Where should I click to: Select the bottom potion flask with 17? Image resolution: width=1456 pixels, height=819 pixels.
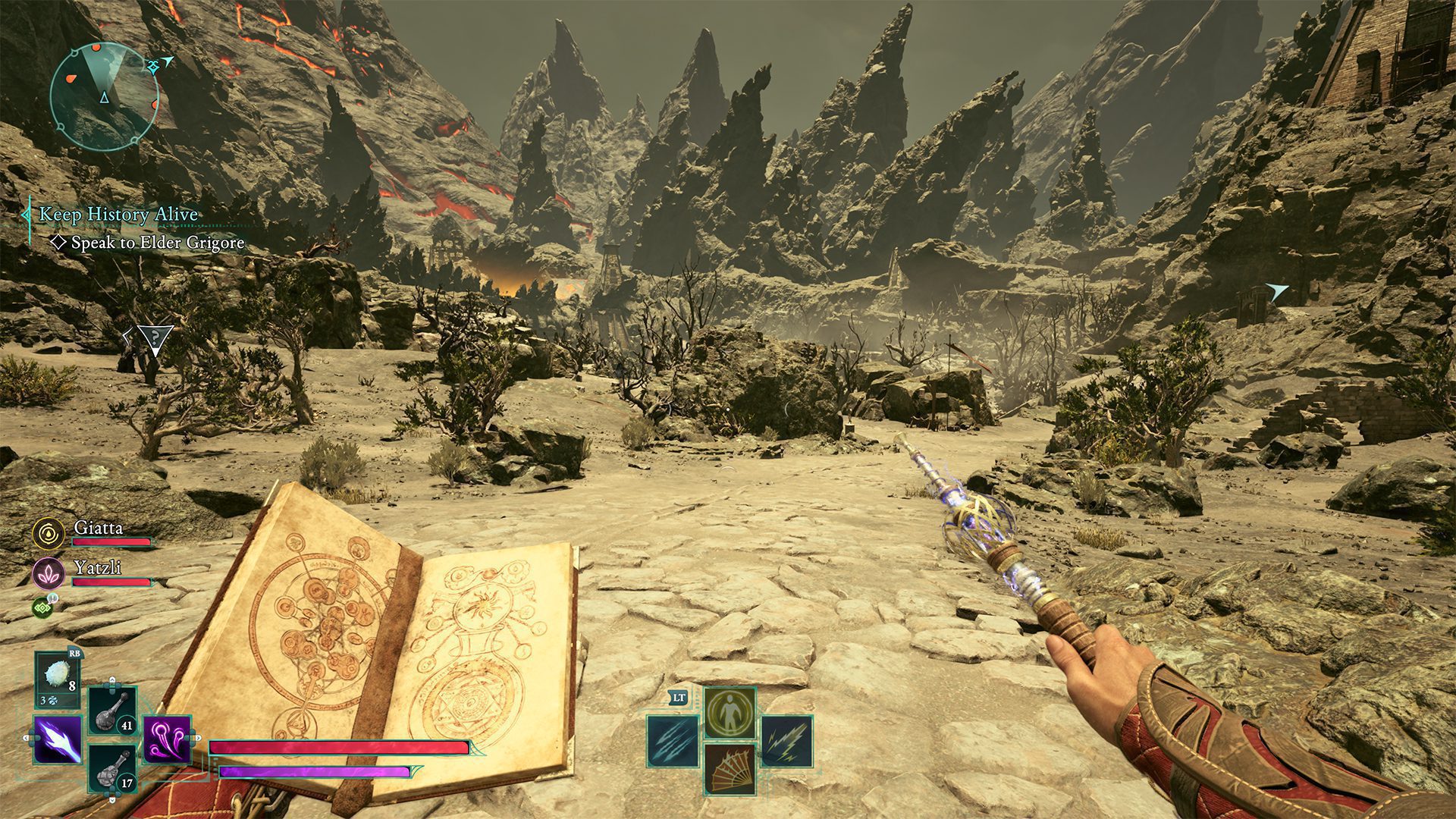(113, 769)
